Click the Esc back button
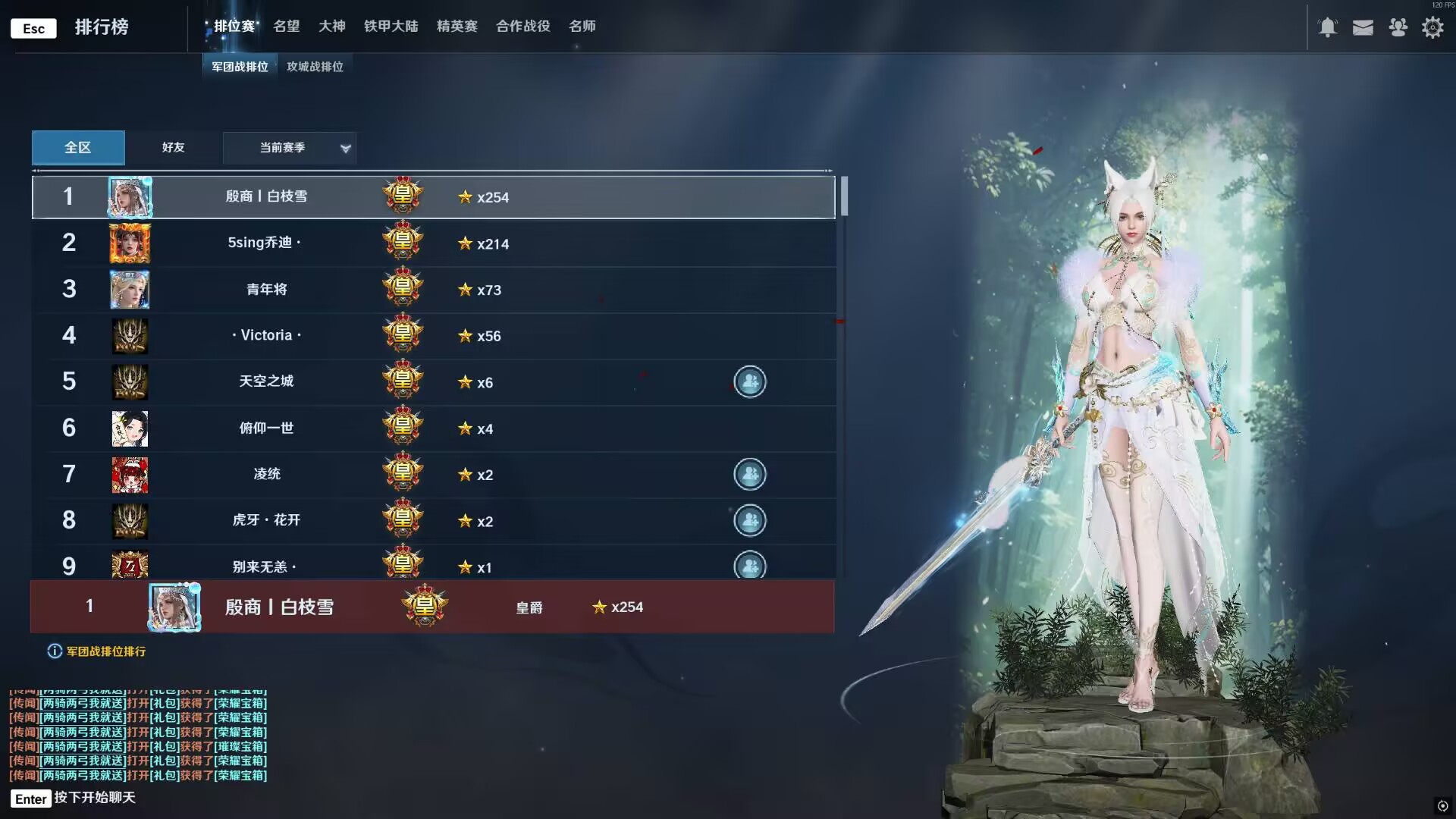The width and height of the screenshot is (1456, 819). tap(33, 29)
